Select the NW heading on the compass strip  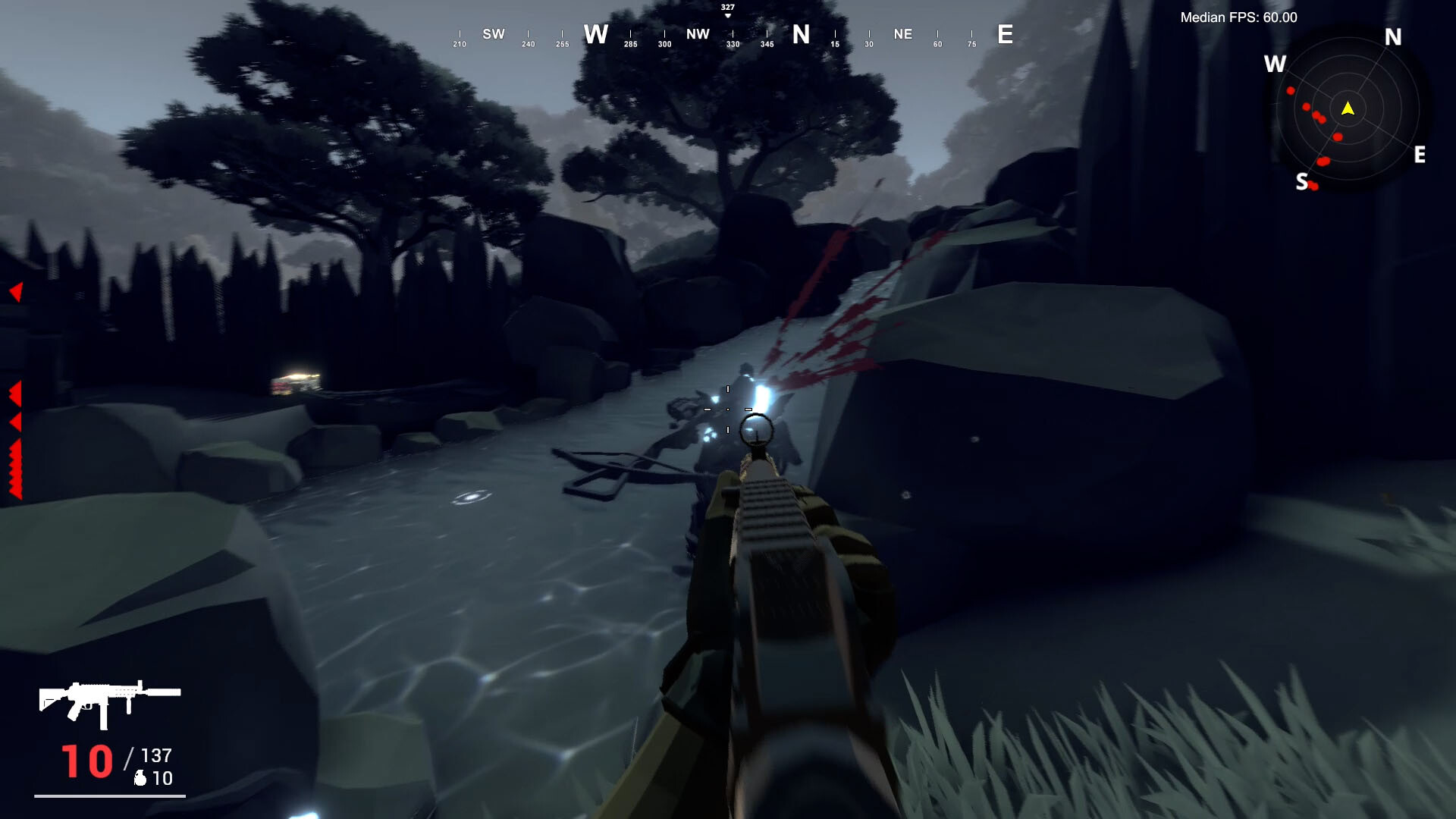[697, 34]
